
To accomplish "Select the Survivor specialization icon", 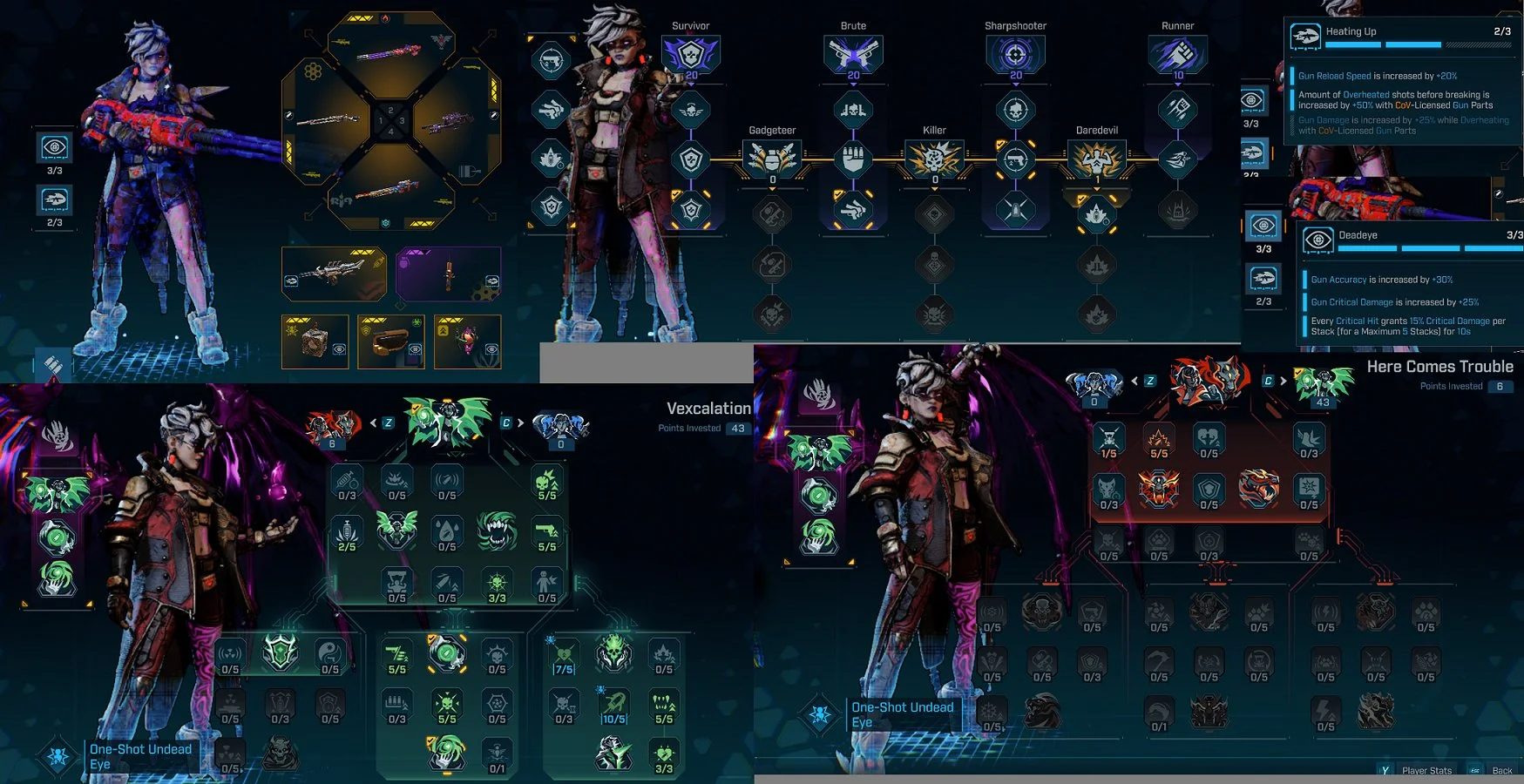I will [690, 55].
